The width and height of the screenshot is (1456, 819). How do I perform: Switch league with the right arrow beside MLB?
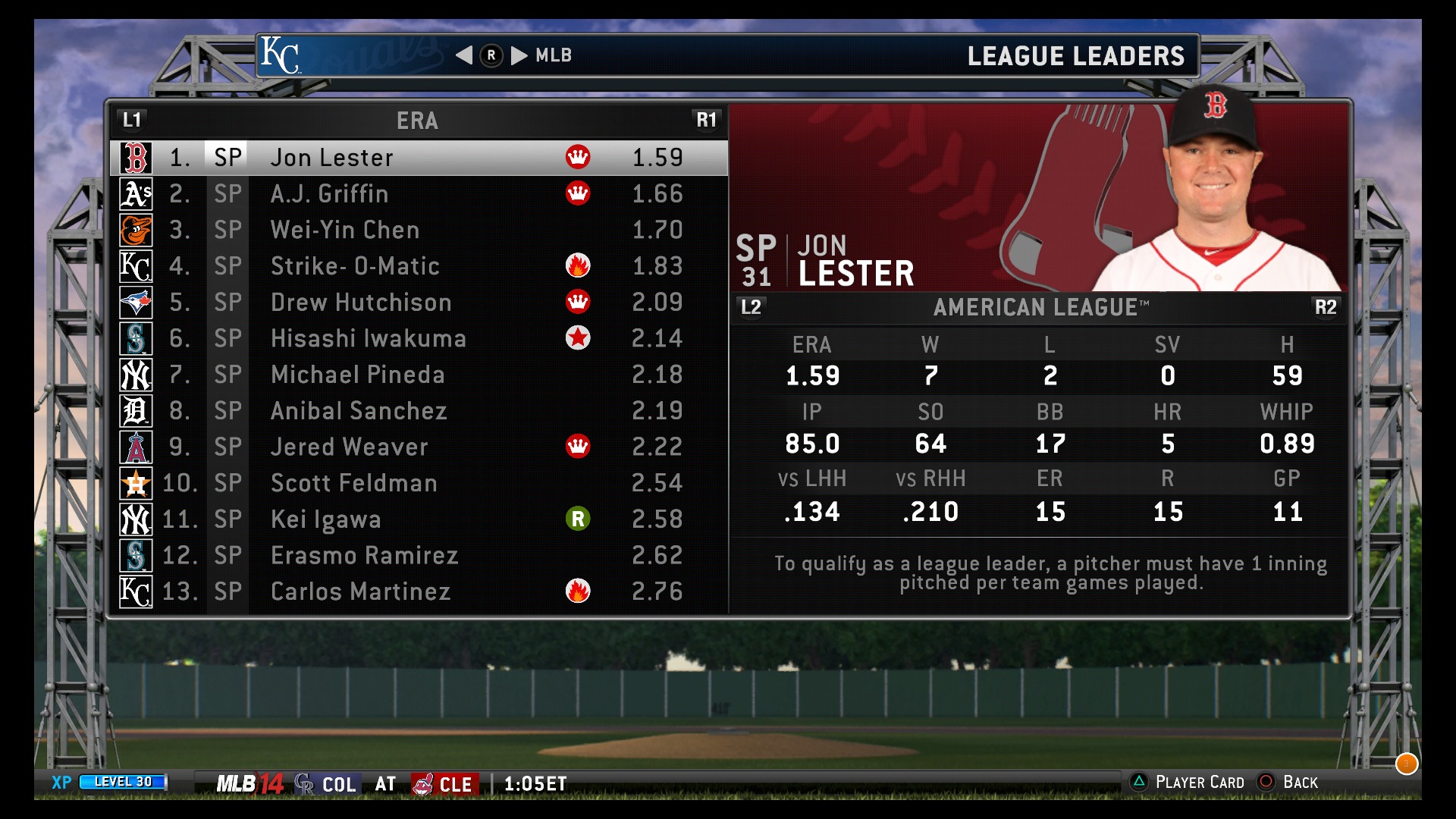[x=519, y=55]
